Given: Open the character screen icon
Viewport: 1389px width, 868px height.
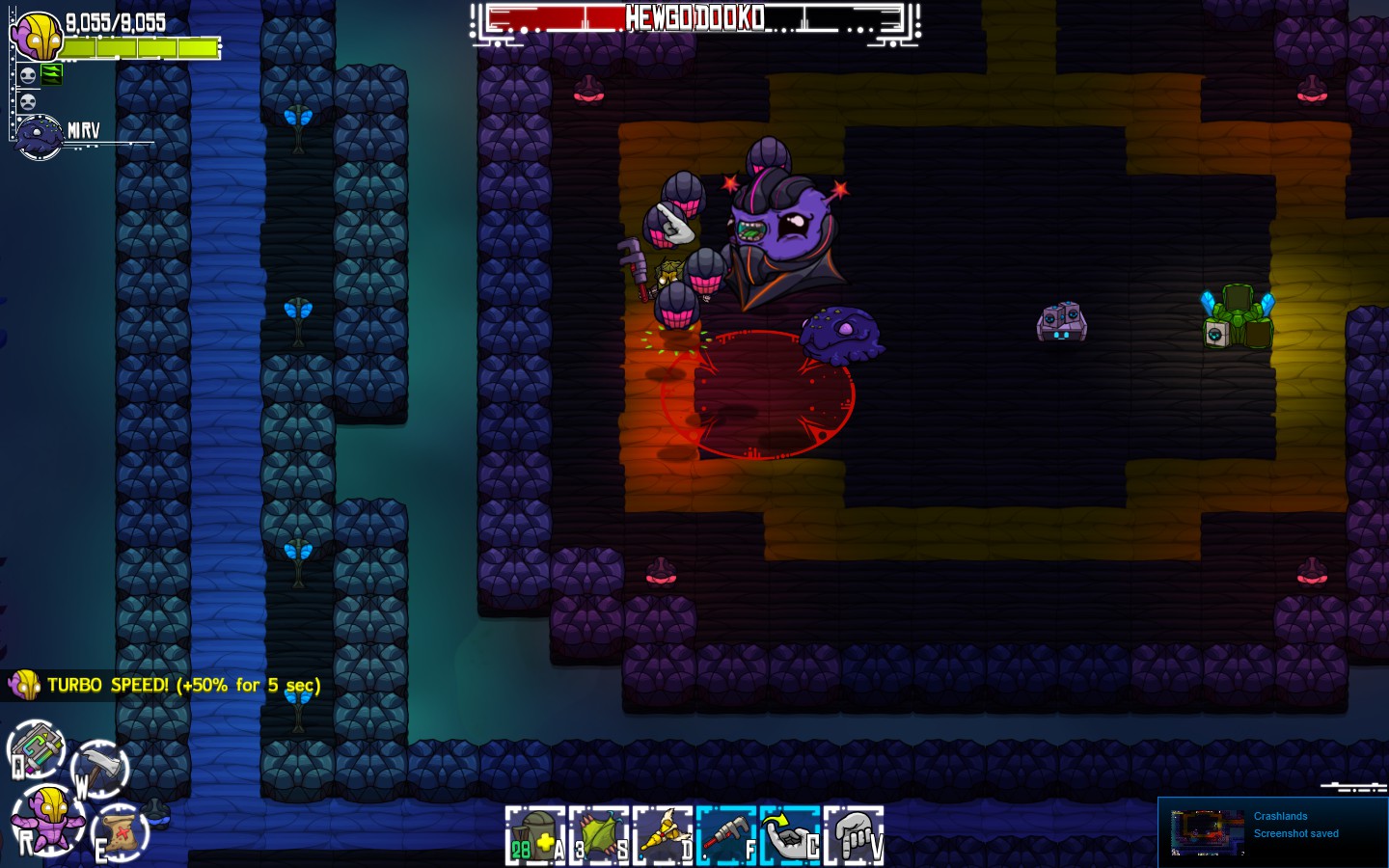Looking at the screenshot, I should tap(48, 818).
